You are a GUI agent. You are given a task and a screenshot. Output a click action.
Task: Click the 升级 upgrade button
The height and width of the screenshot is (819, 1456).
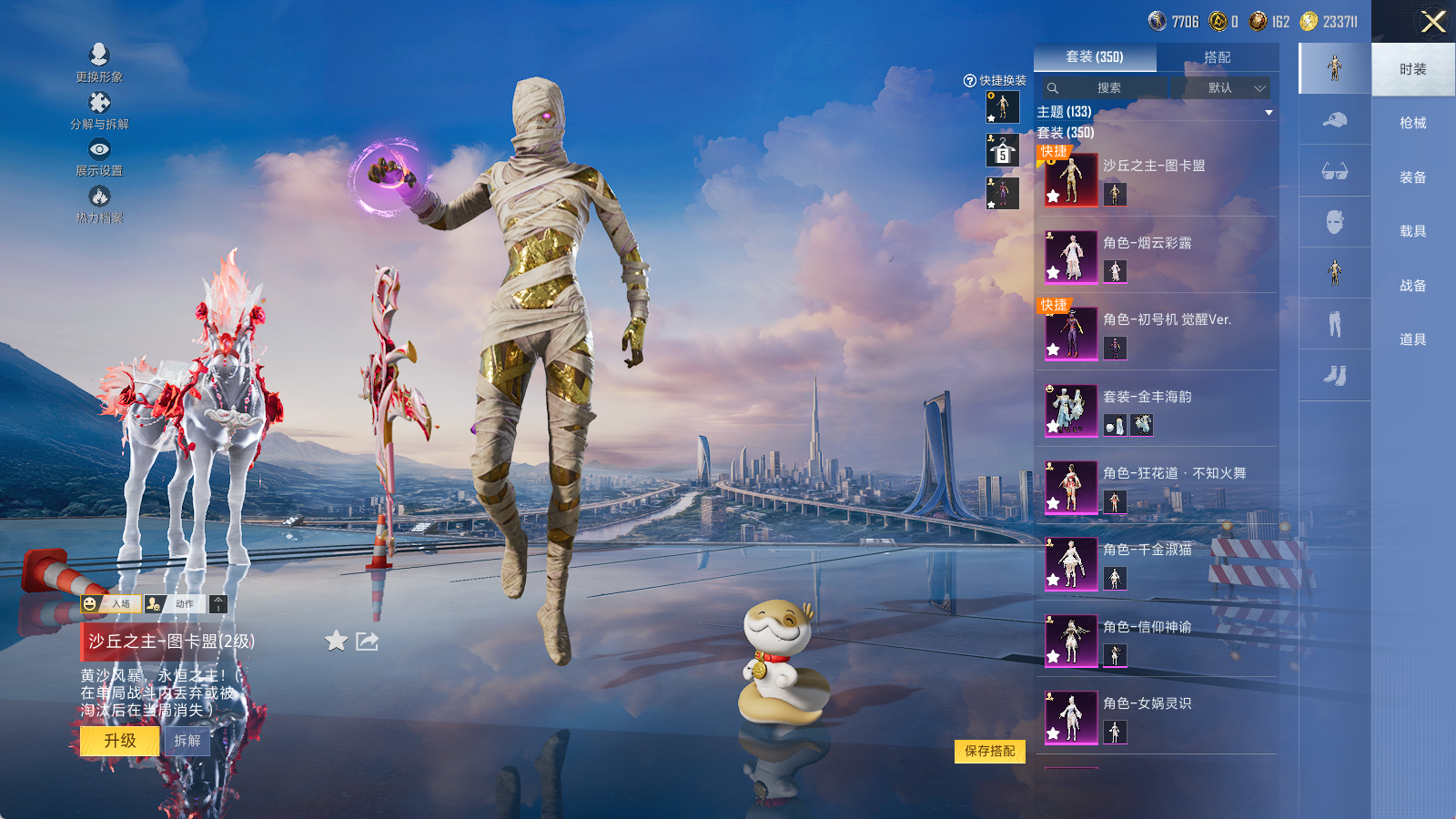pyautogui.click(x=119, y=741)
